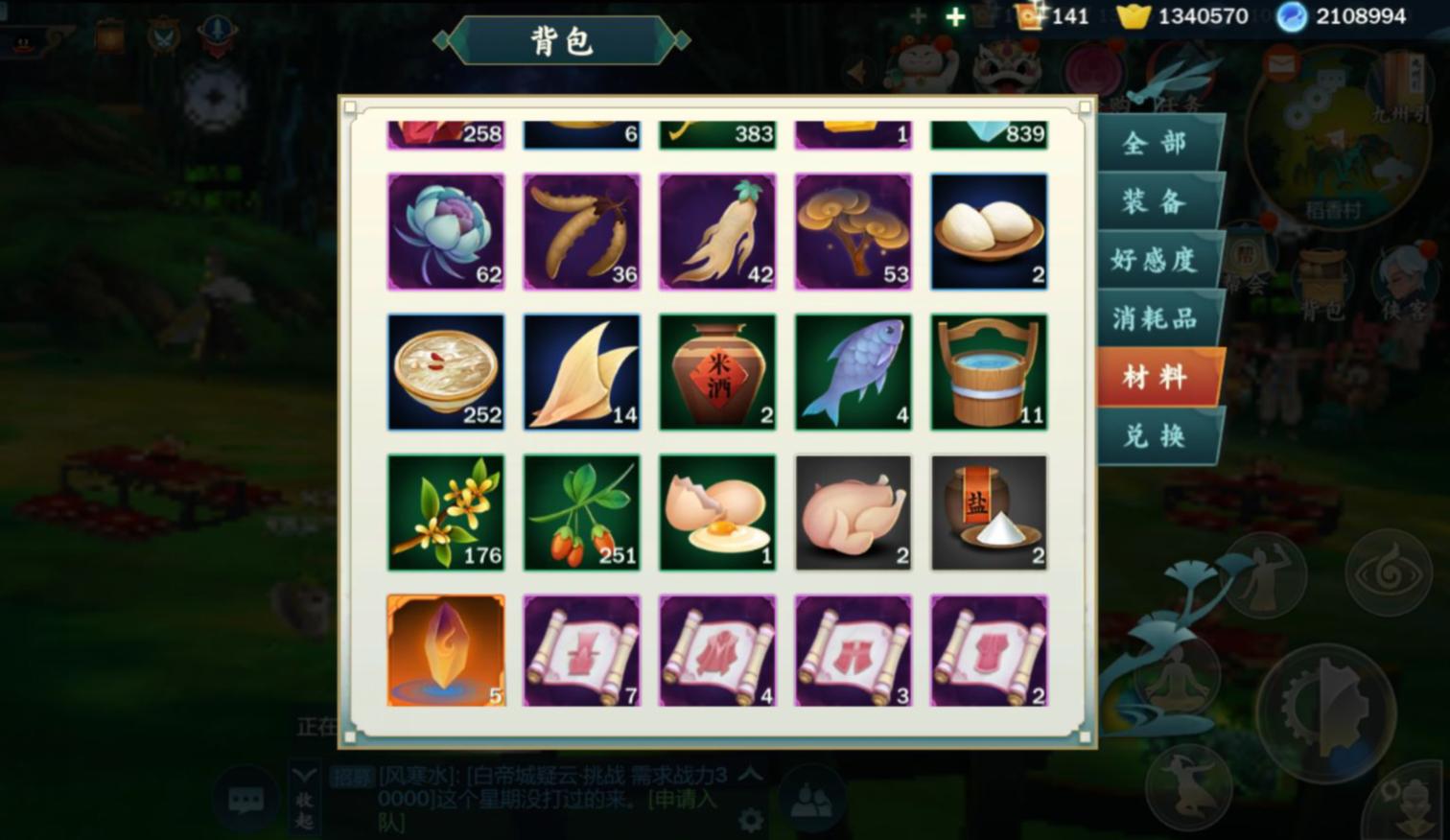Select the 兑换 exchange tab

[x=1155, y=436]
